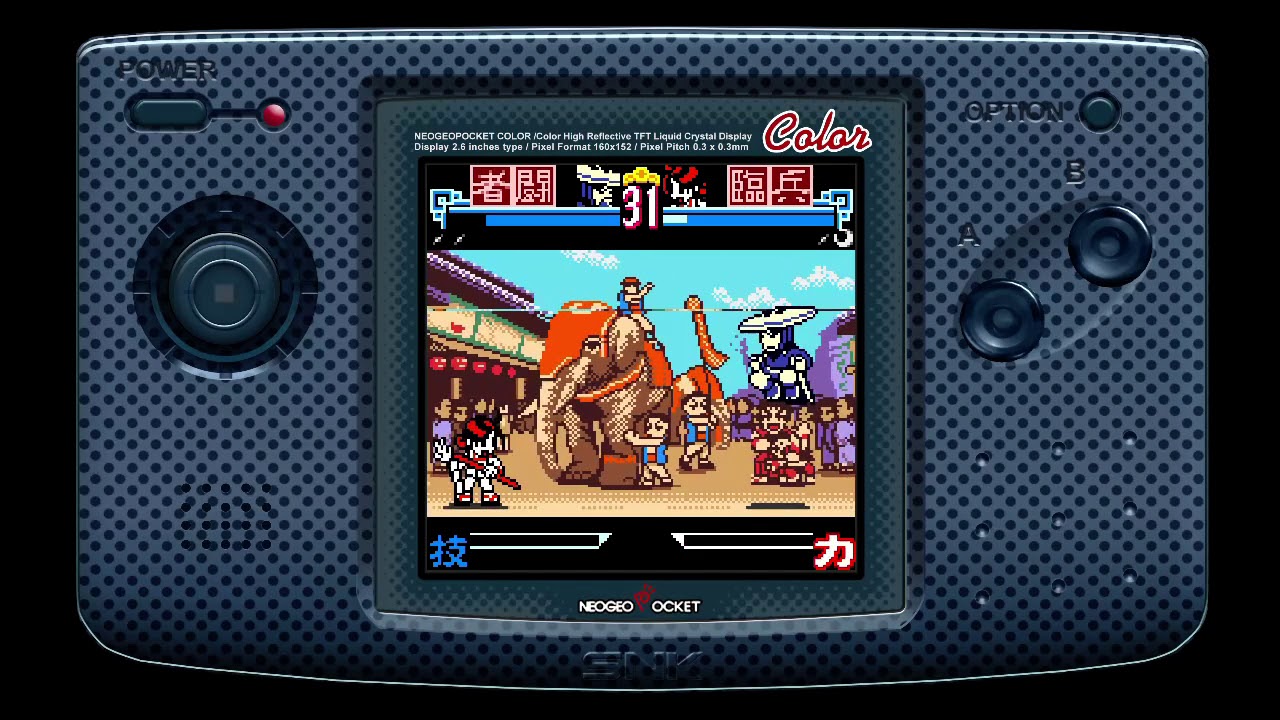Select the right fighter's portrait
This screenshot has height=720, width=1280.
click(770, 188)
